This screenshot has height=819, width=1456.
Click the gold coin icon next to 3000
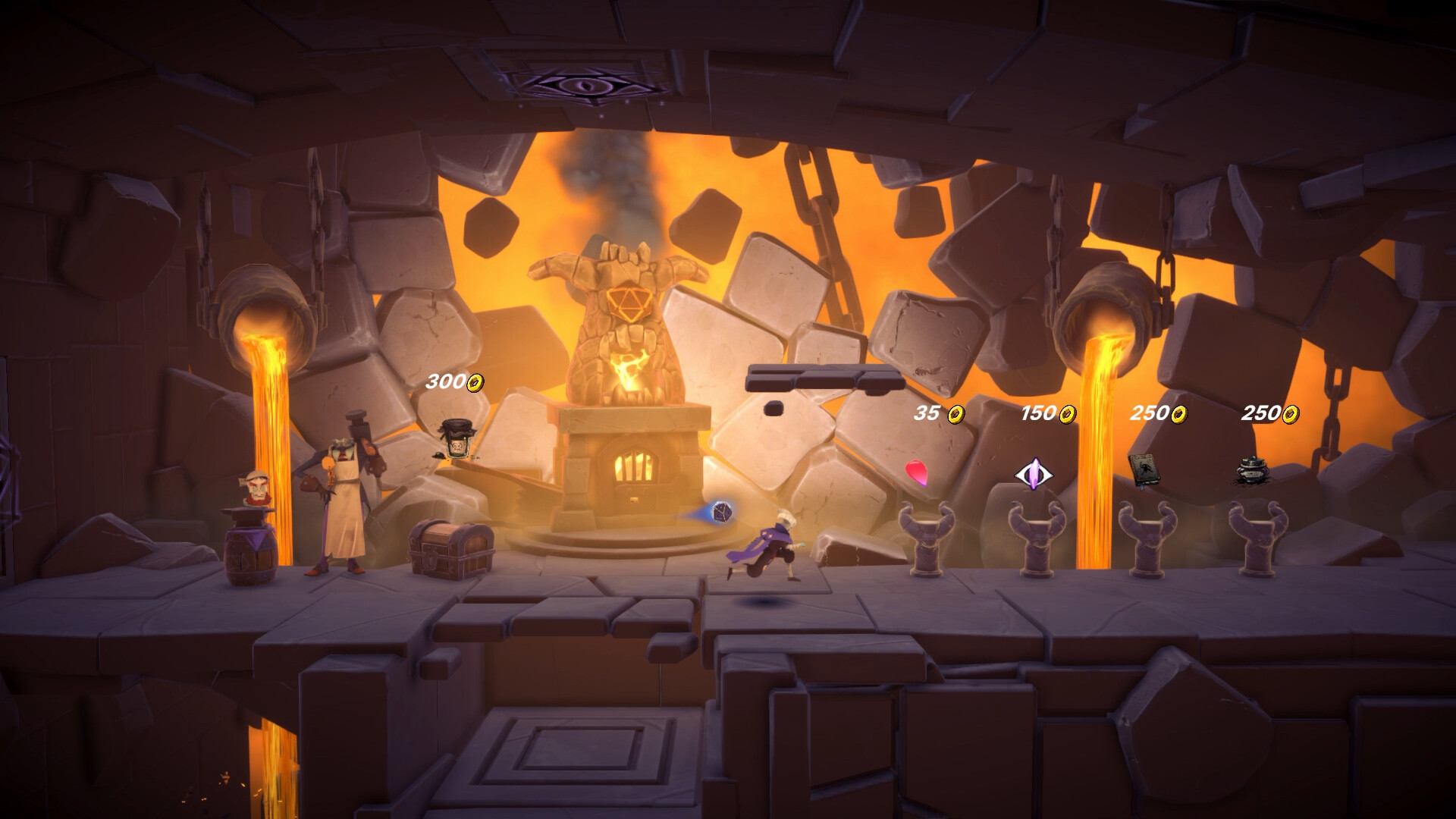[x=475, y=384]
